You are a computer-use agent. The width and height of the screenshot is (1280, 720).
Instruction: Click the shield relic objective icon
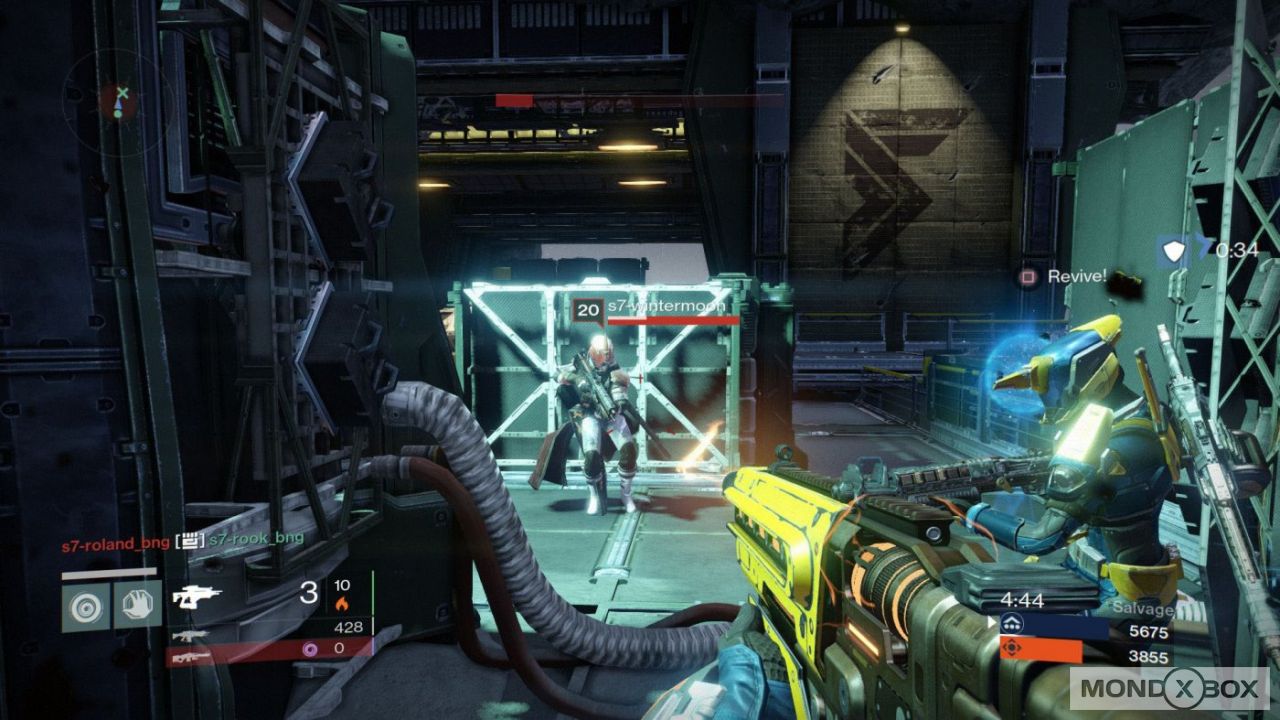coord(1174,251)
